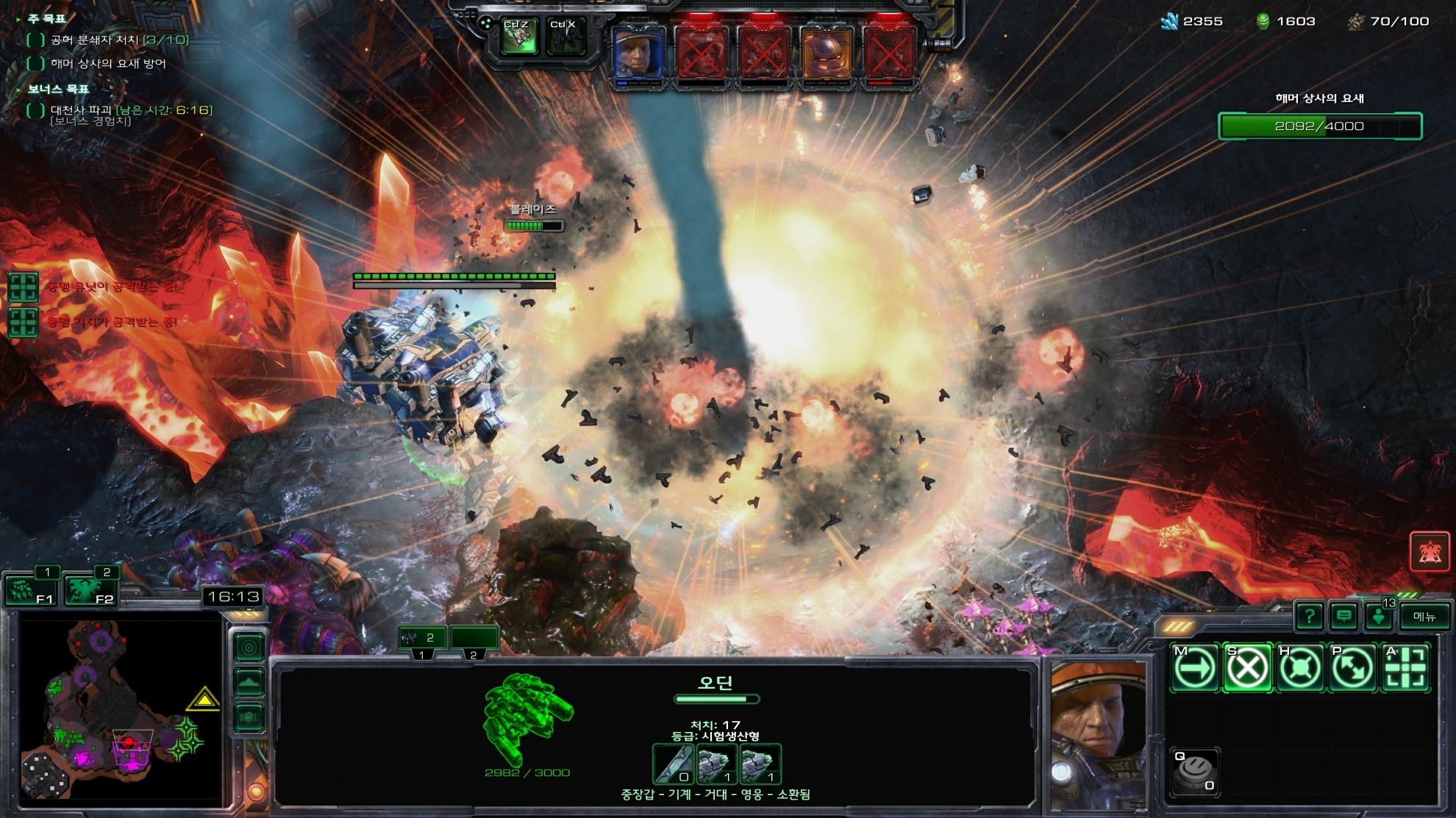Activate the Ctrl Z top bar ability

point(518,37)
